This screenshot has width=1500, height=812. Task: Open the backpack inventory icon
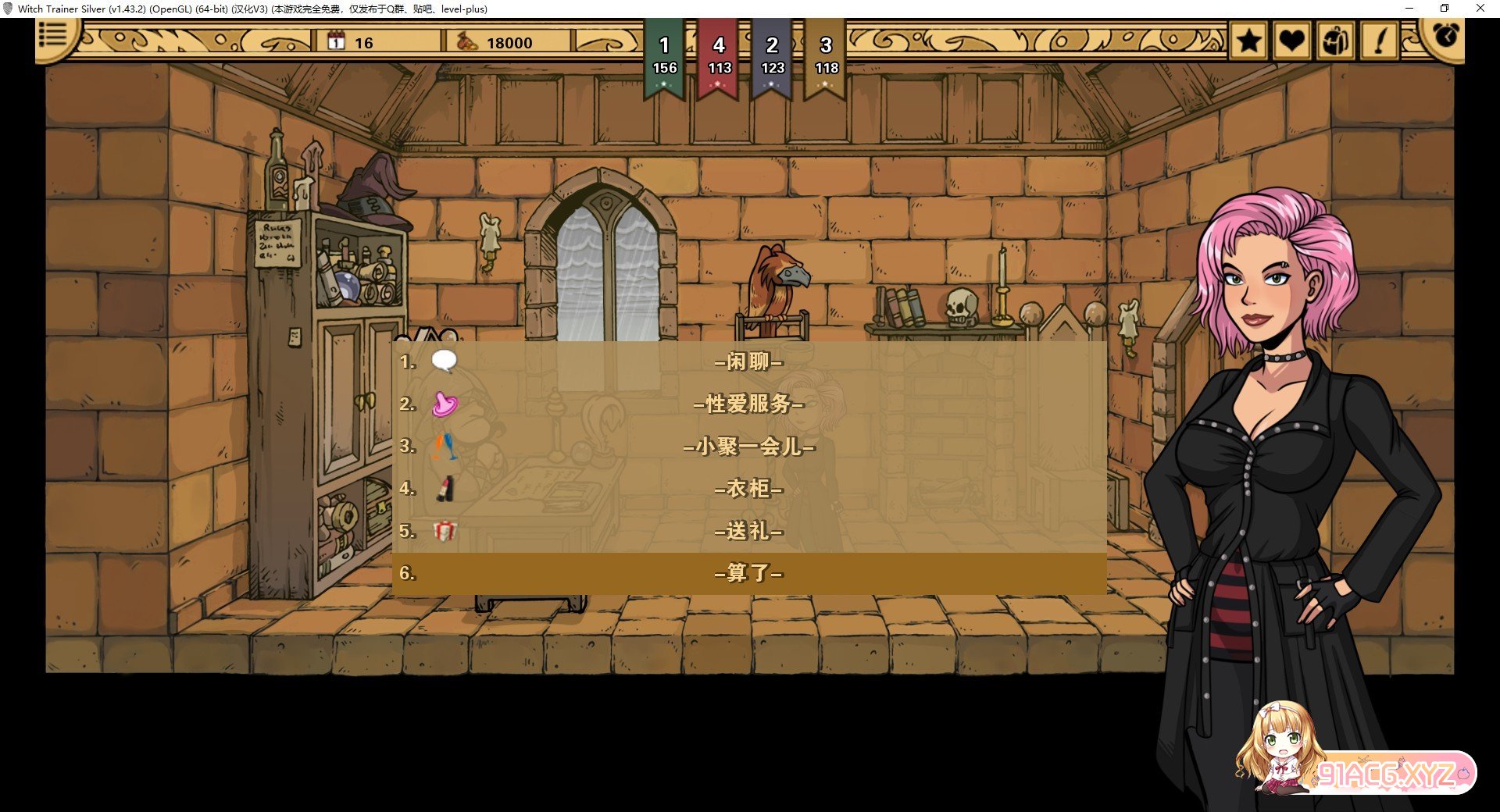[x=1335, y=41]
